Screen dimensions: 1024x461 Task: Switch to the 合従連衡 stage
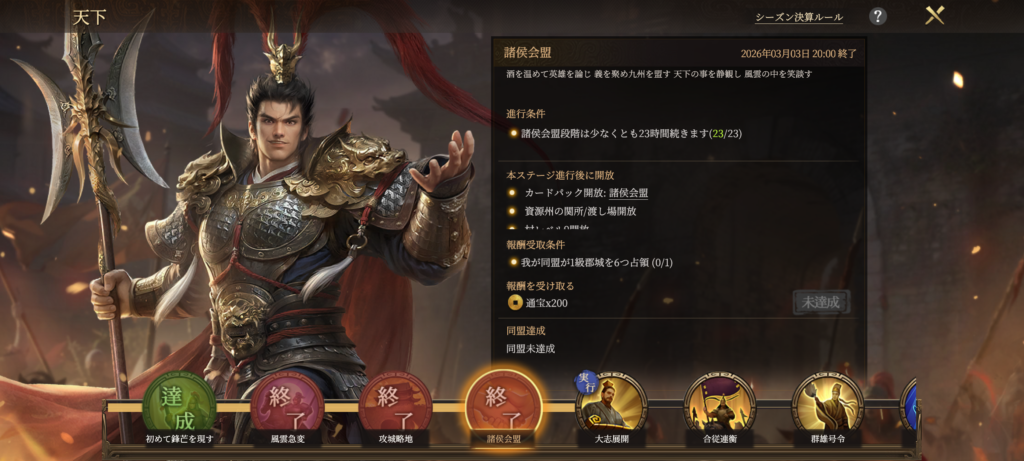point(720,404)
